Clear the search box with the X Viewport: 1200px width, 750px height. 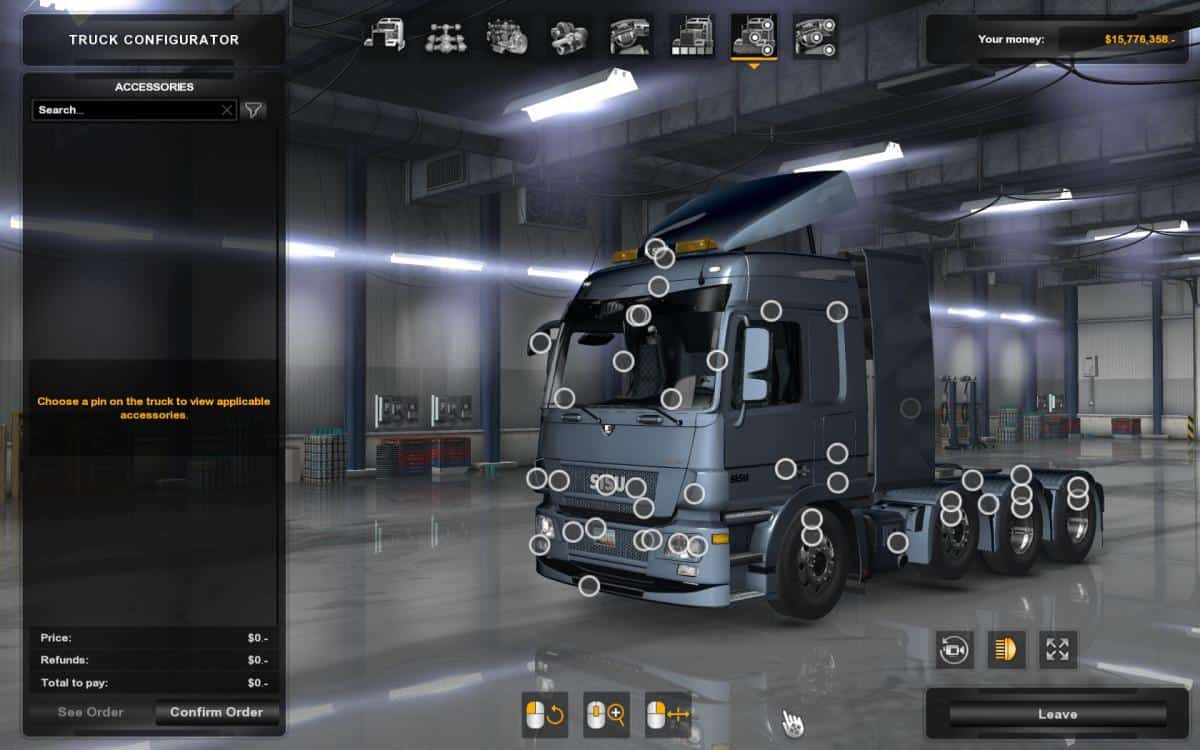227,110
